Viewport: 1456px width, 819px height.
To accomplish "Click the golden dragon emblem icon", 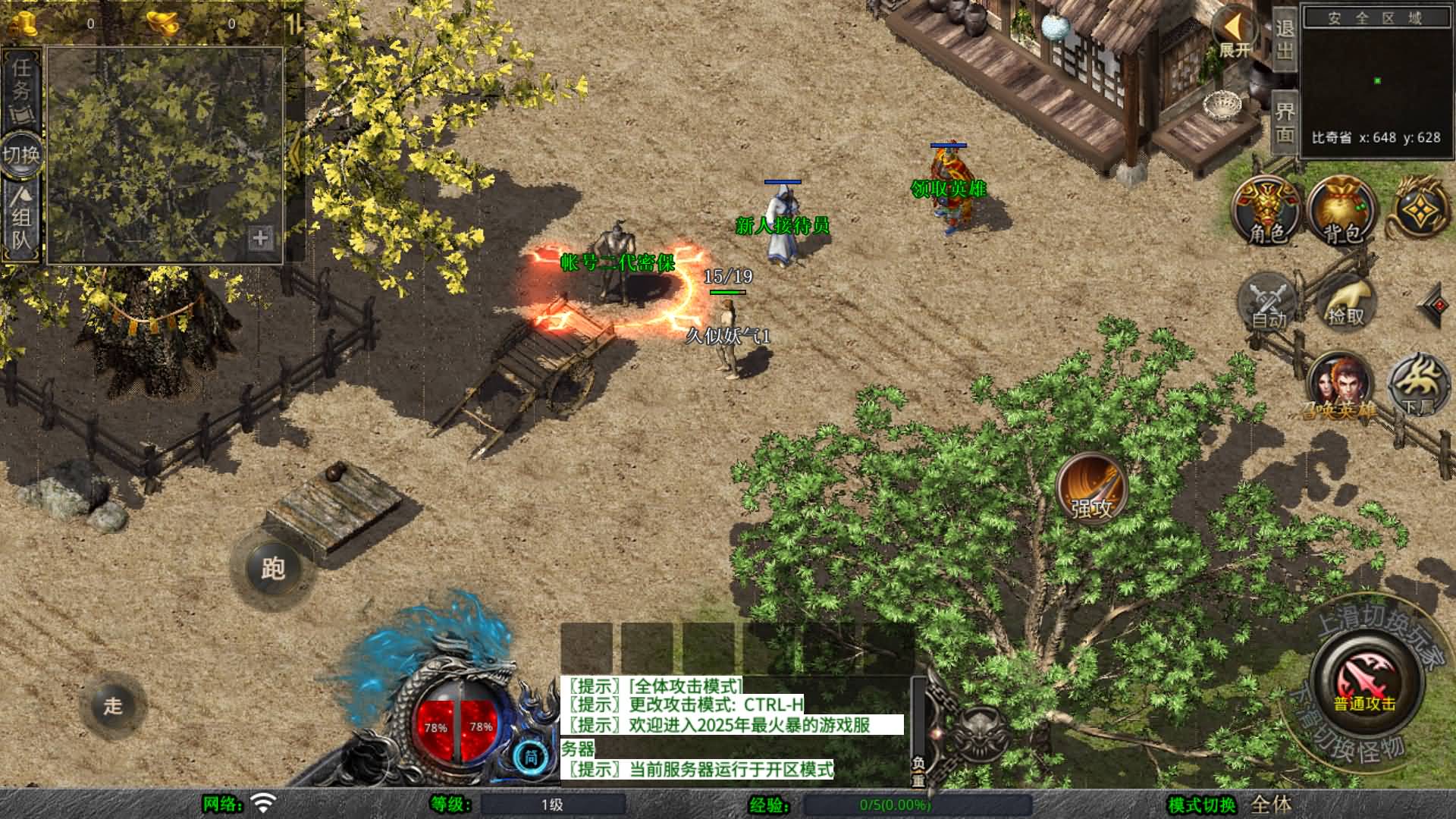I will click(x=1419, y=208).
